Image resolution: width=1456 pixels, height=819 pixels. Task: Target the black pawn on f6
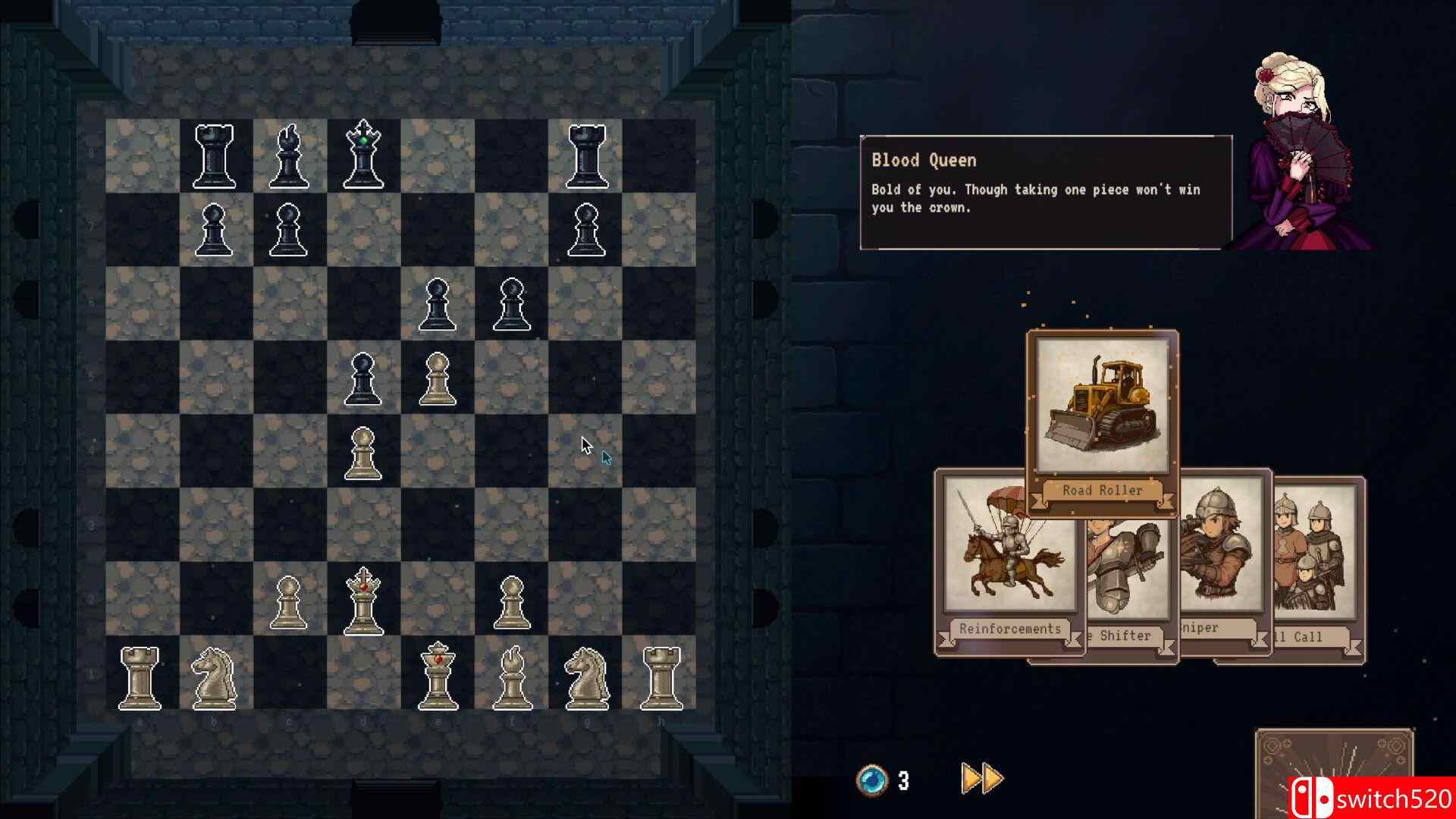click(512, 304)
